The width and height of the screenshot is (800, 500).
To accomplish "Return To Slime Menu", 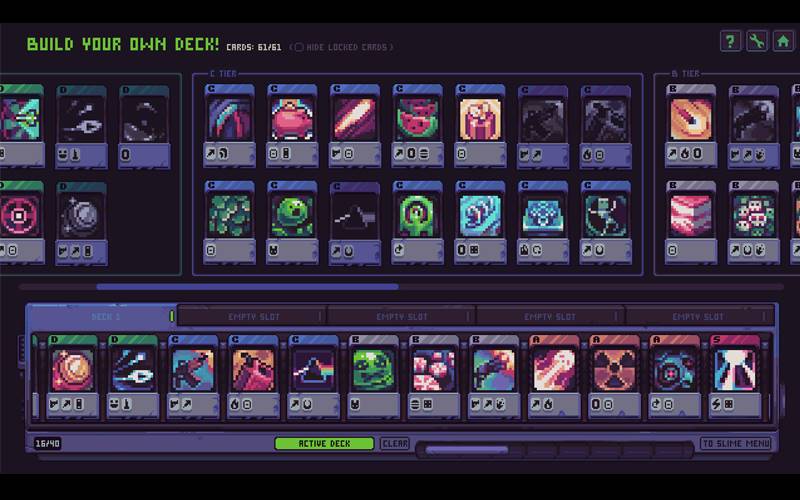I will 735,443.
